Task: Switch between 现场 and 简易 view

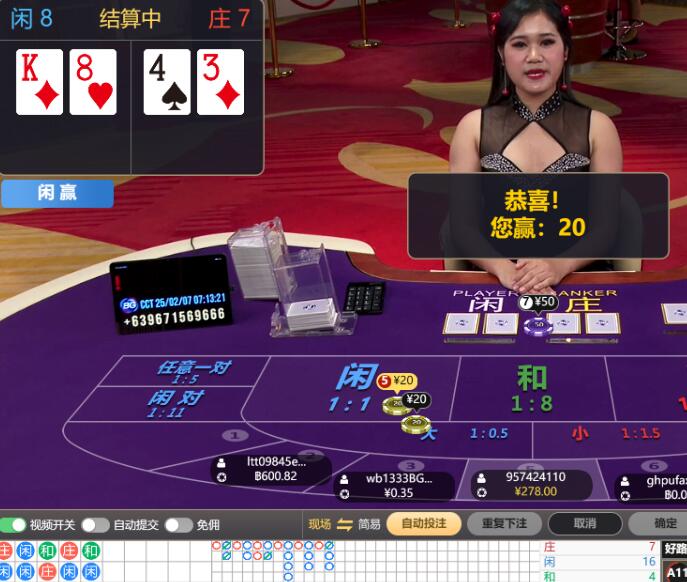Action: pos(345,524)
